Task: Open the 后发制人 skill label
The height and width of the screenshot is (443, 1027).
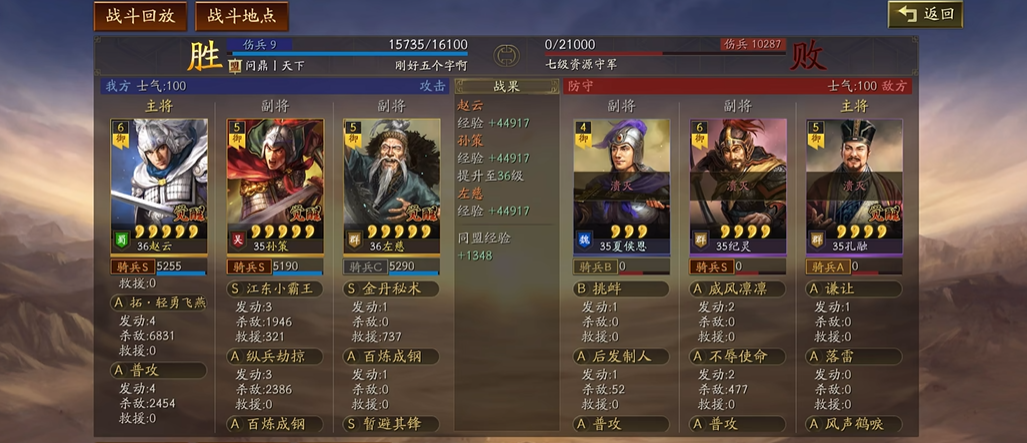Action: click(x=621, y=356)
